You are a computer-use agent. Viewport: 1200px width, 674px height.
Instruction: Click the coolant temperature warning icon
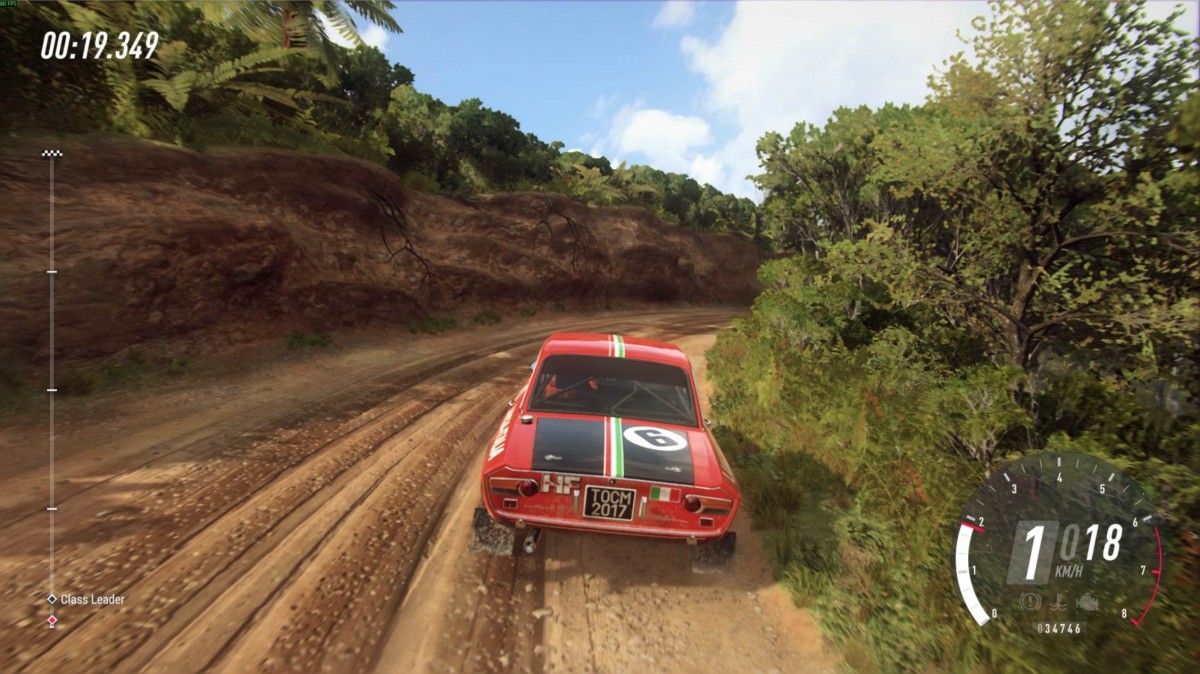pyautogui.click(x=1057, y=603)
